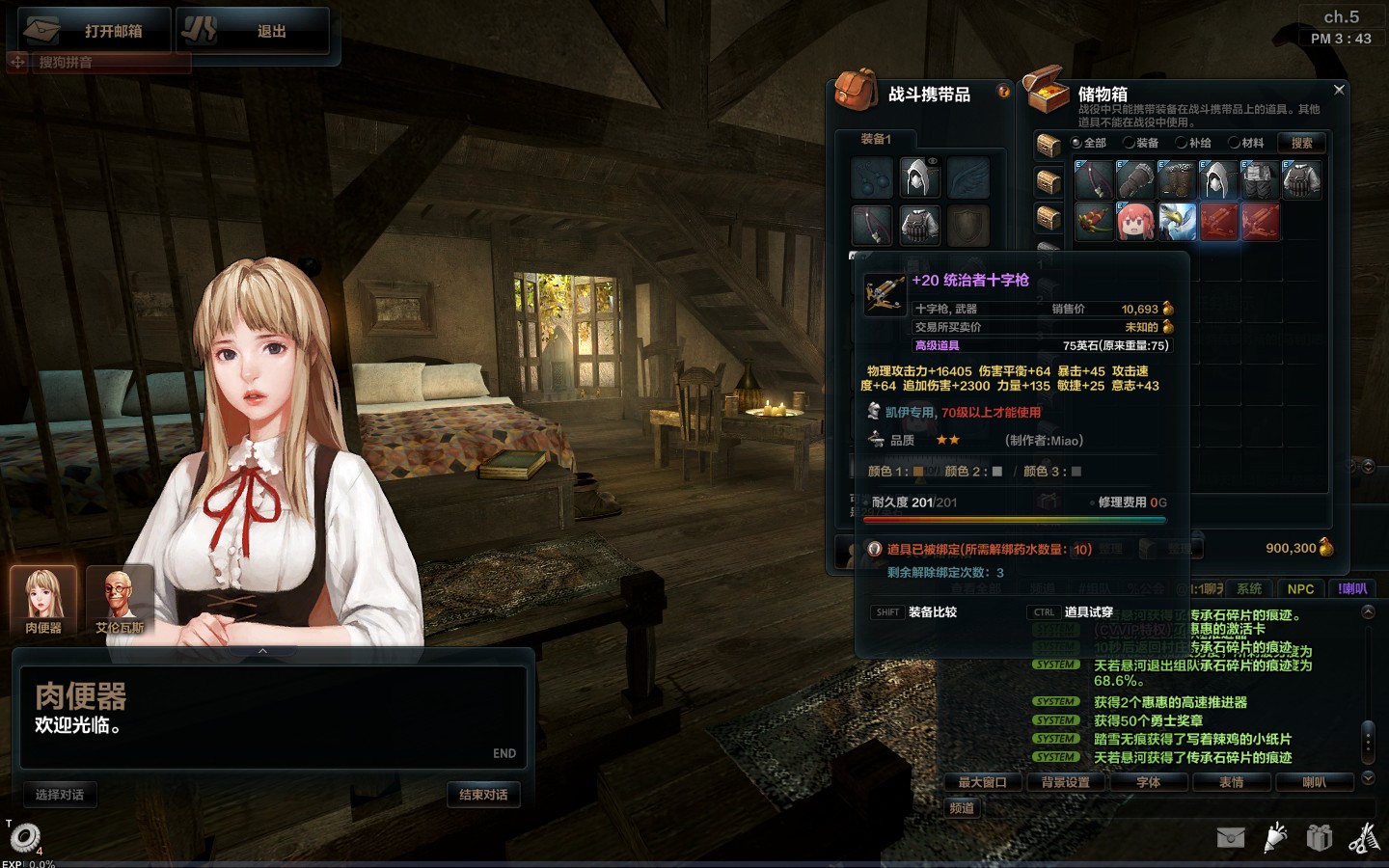Open chat 背景设置 background settings
Screen dimensions: 1389x868
click(x=1065, y=782)
